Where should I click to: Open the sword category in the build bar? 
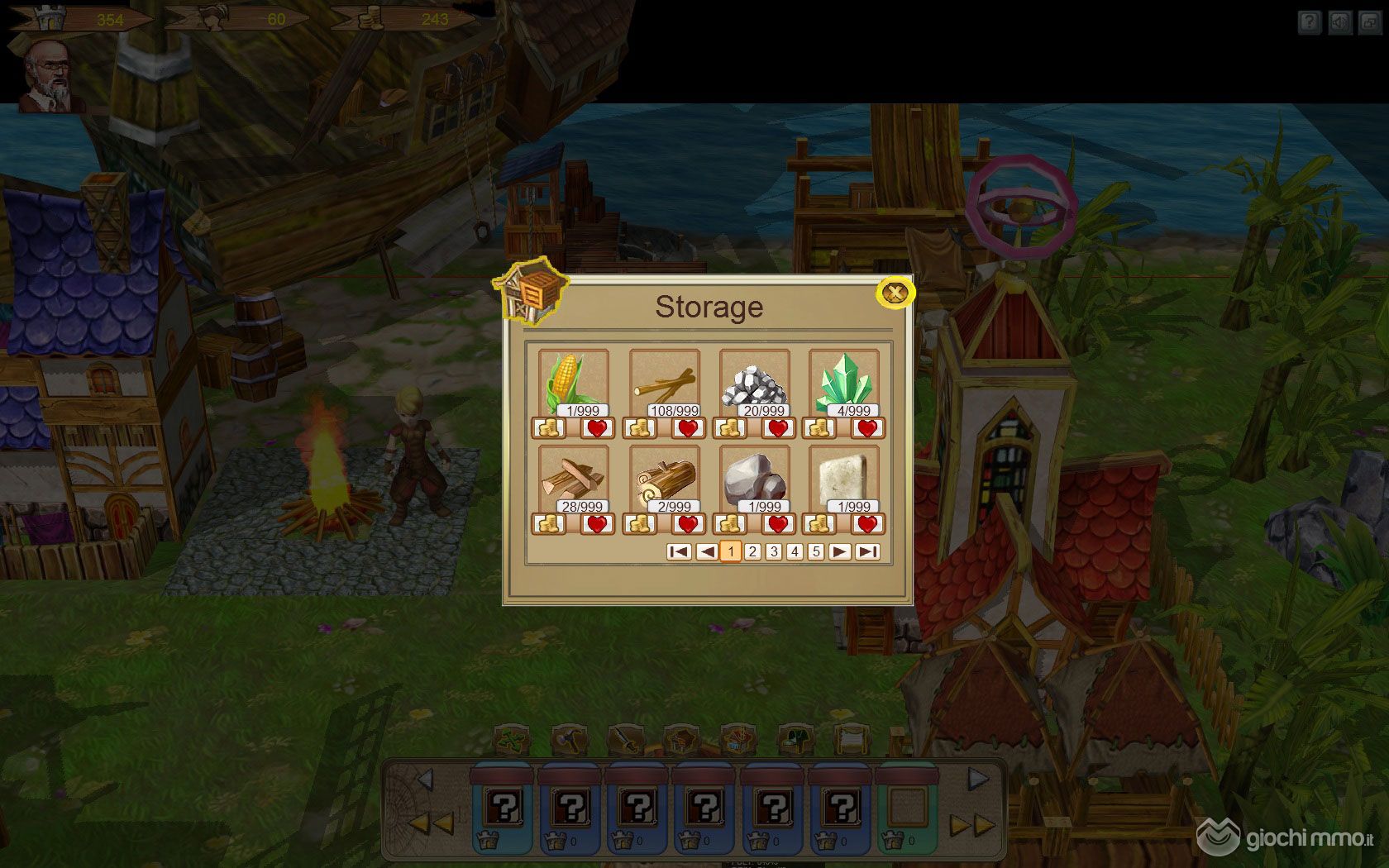click(x=625, y=739)
